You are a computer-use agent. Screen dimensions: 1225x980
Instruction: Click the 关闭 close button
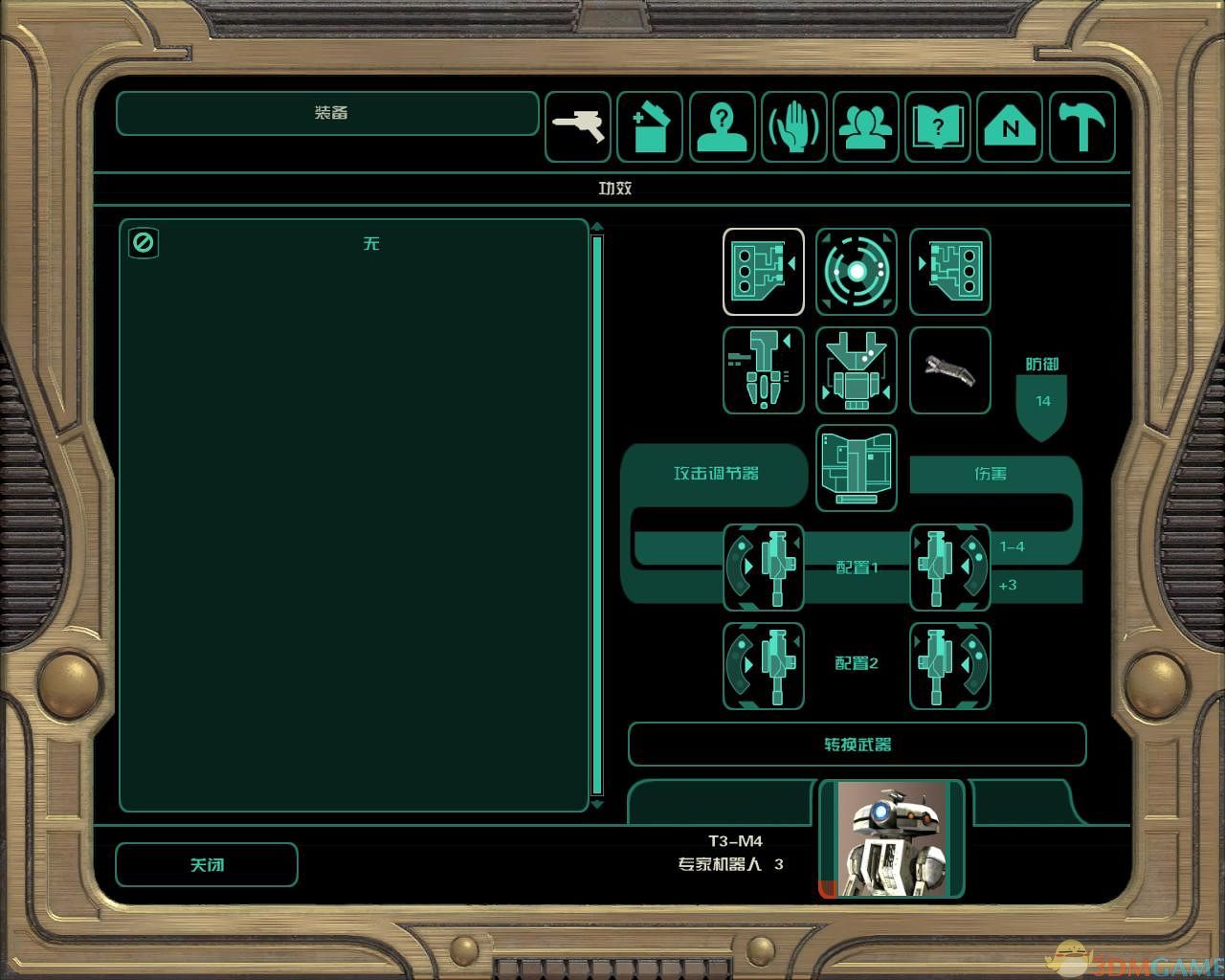207,865
